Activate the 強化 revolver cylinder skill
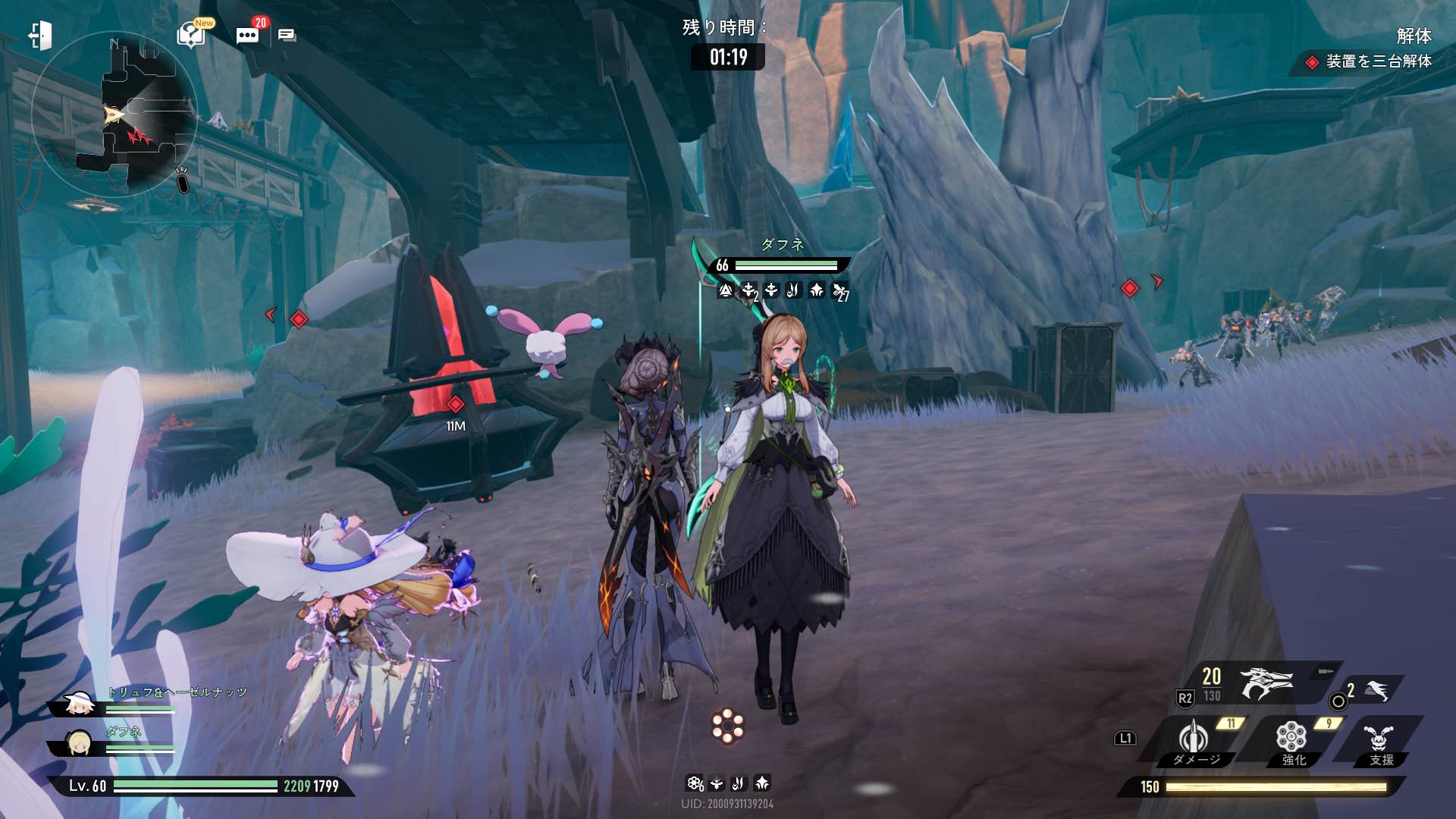1456x819 pixels. (x=1291, y=739)
